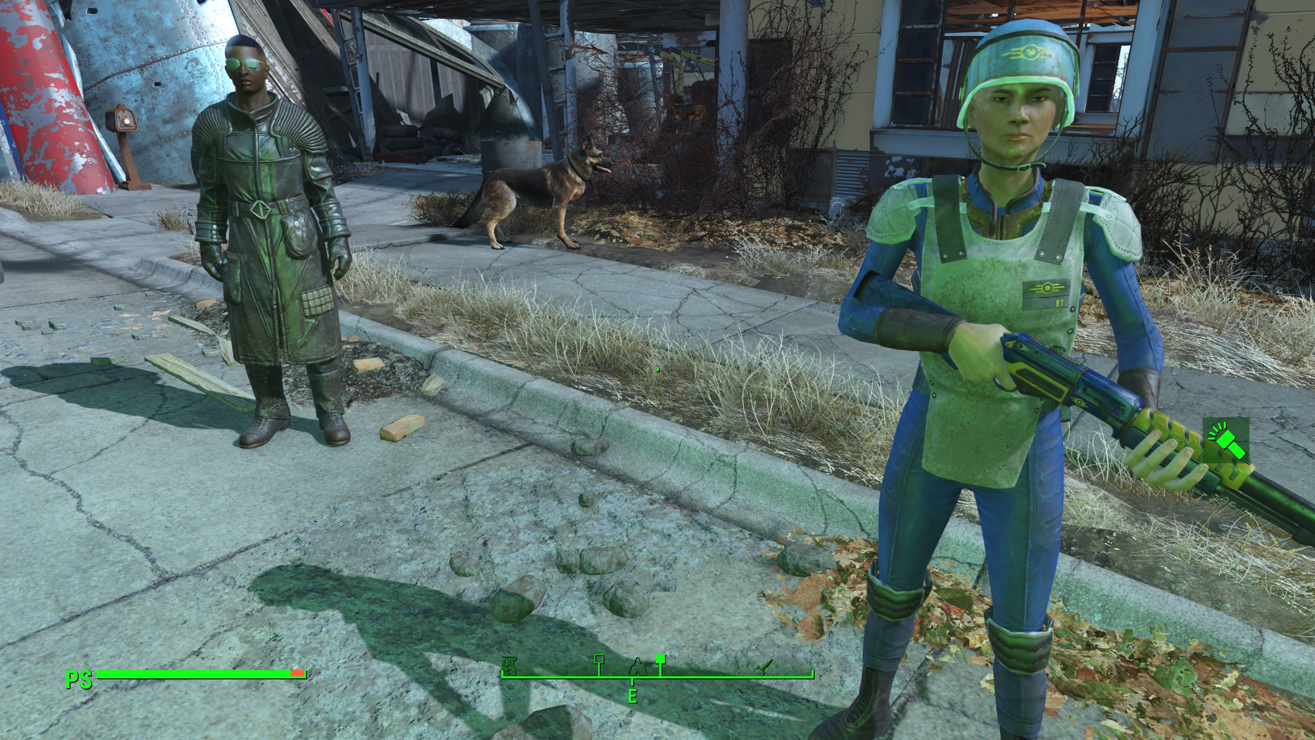1315x740 pixels.
Task: Select the rocket location marker on compass
Action: click(765, 666)
